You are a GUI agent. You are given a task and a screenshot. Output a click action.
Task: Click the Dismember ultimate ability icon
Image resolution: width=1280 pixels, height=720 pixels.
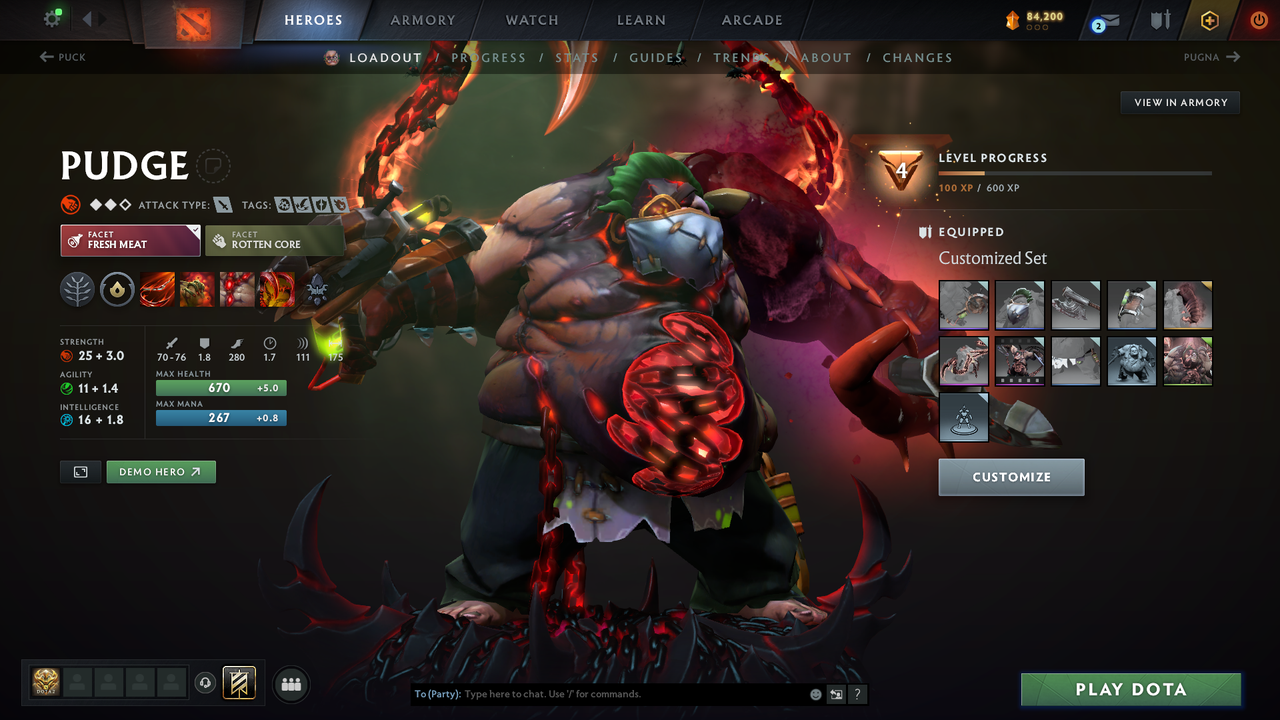tap(277, 290)
